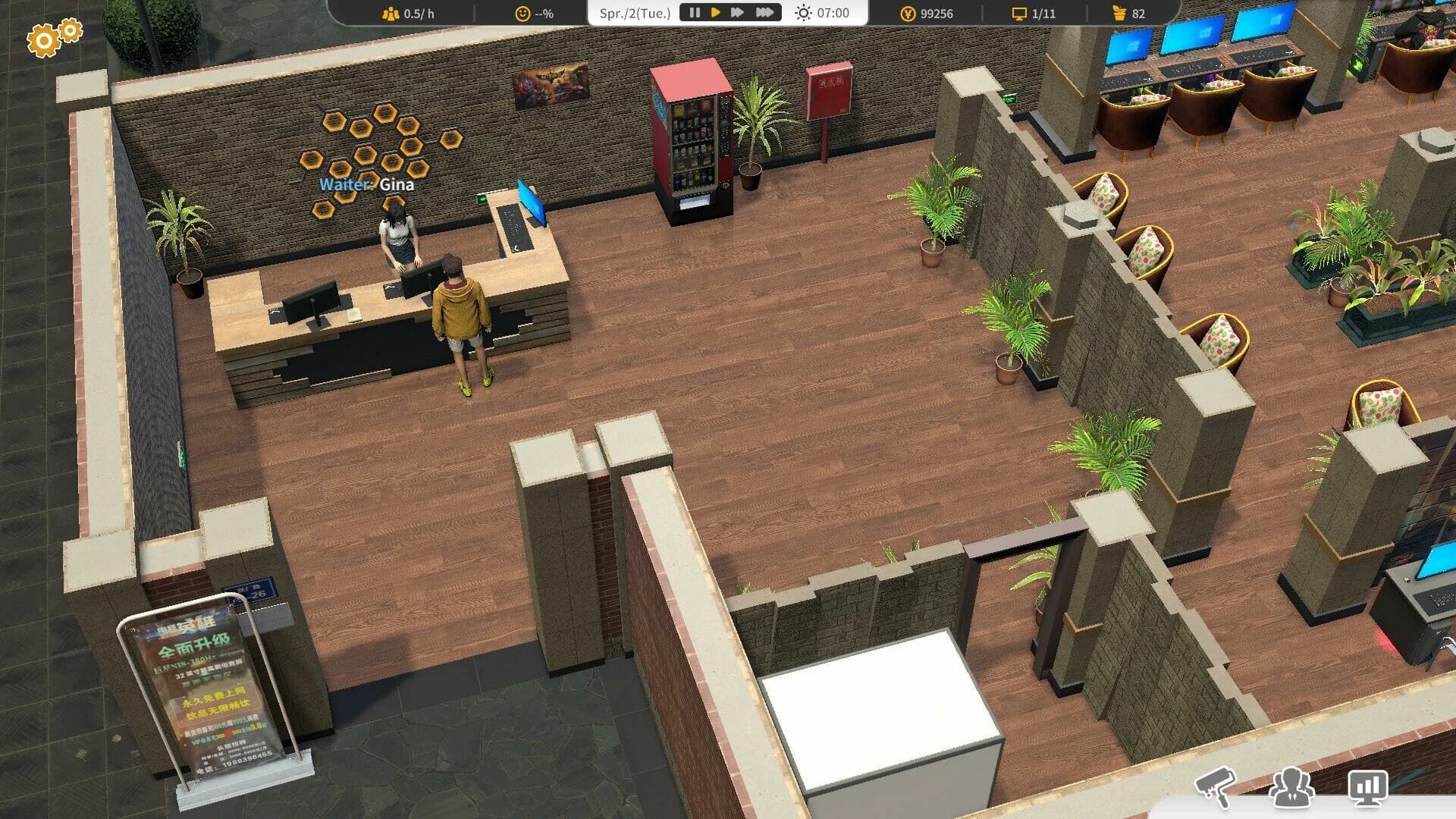The height and width of the screenshot is (819, 1456).
Task: Click the smaller orange gear icon
Action: pos(69,31)
